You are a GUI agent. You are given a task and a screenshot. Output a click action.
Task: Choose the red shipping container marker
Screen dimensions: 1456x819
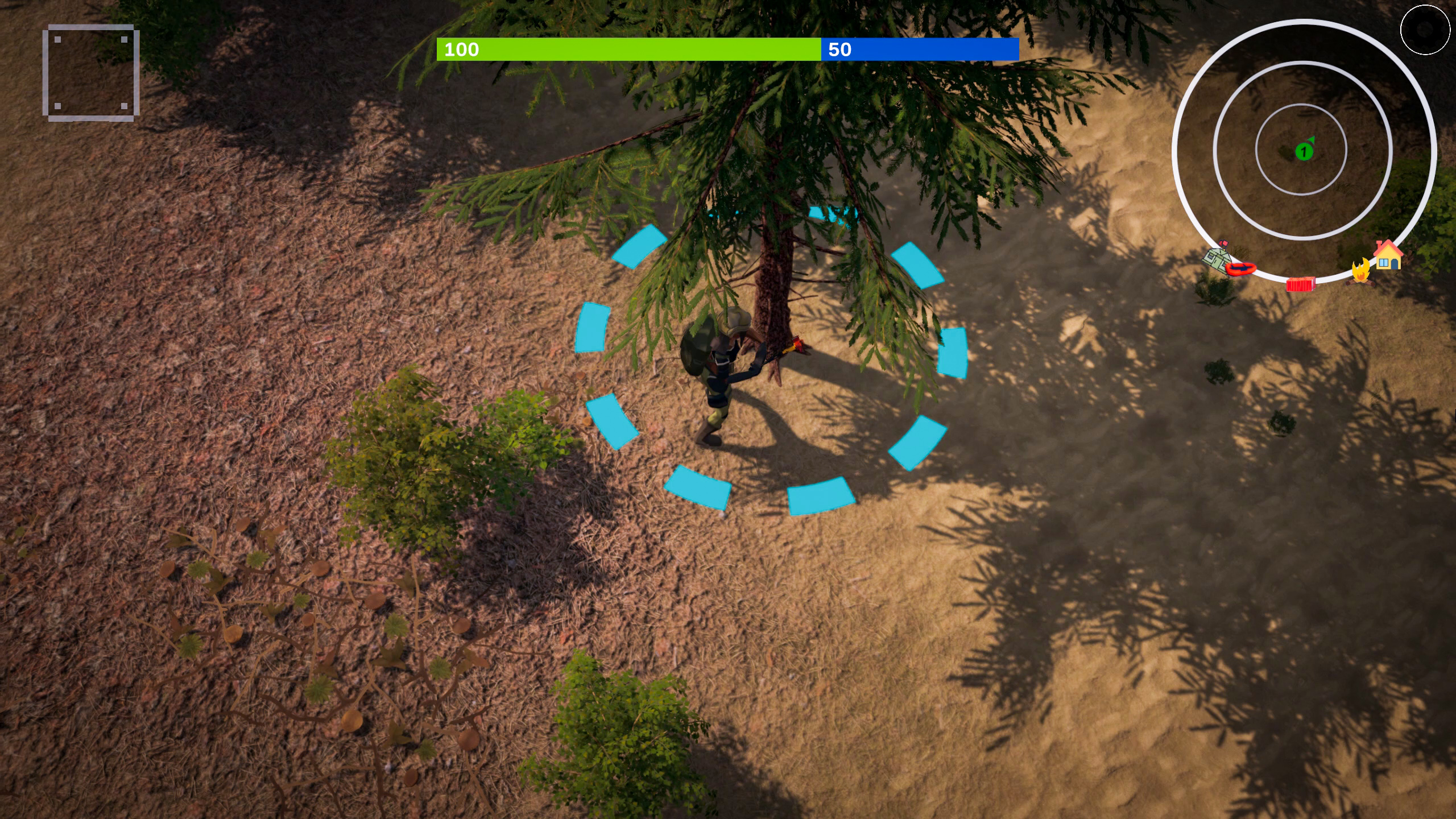point(1301,284)
